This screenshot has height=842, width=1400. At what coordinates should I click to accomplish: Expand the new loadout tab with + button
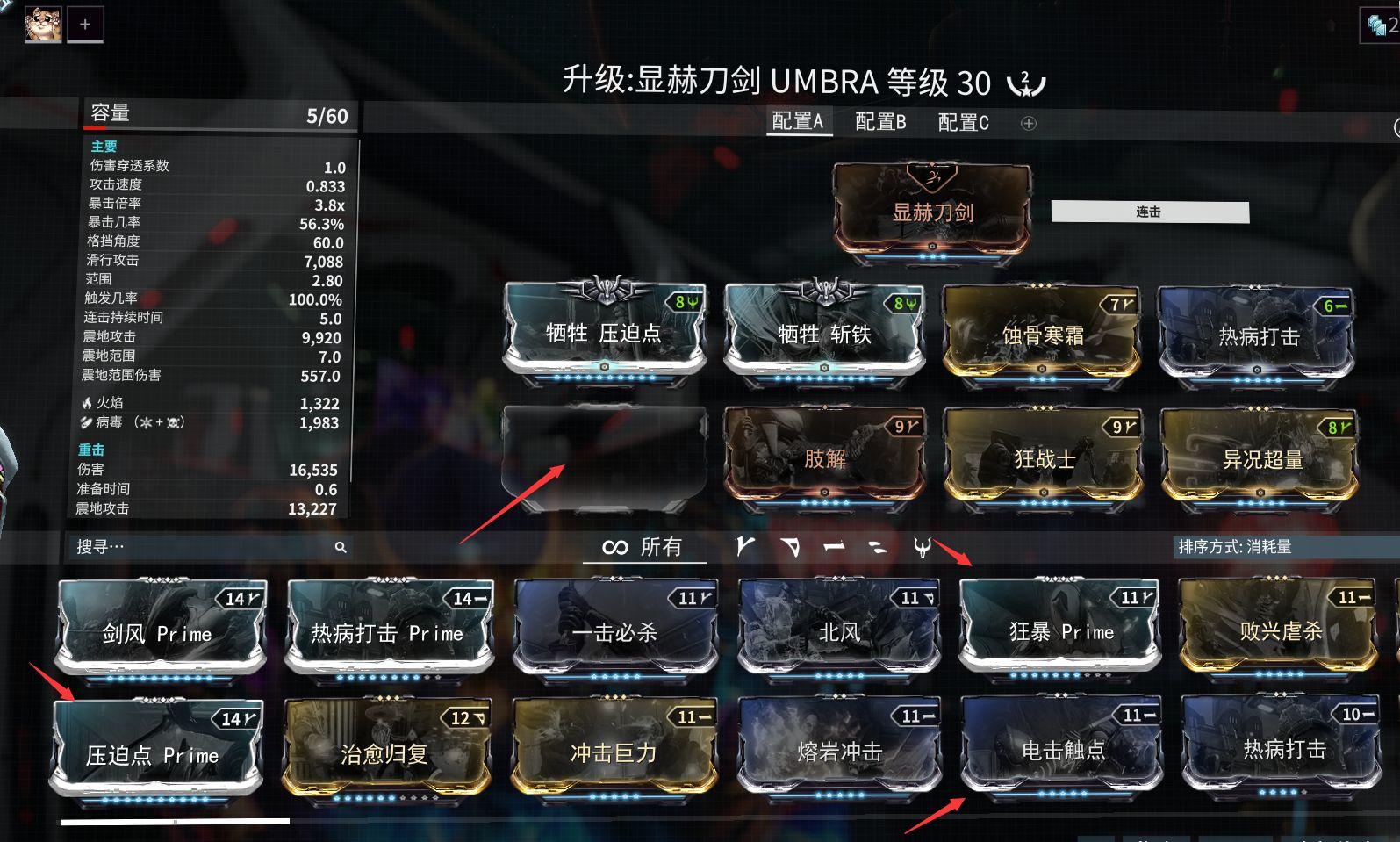[85, 24]
